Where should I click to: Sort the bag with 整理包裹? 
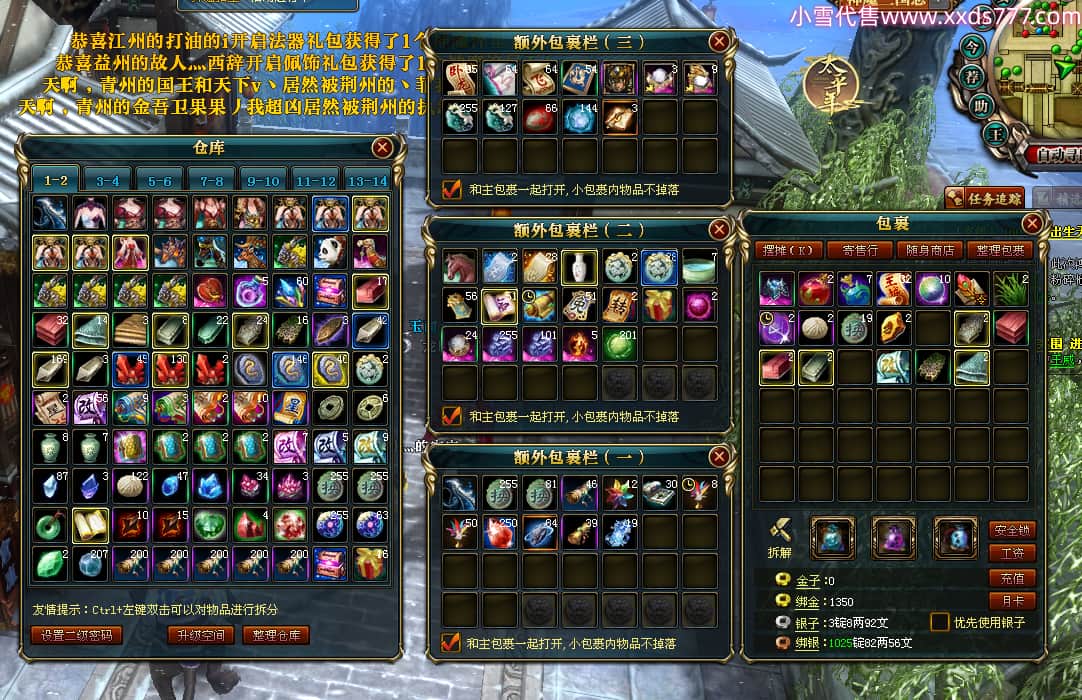(x=1000, y=250)
